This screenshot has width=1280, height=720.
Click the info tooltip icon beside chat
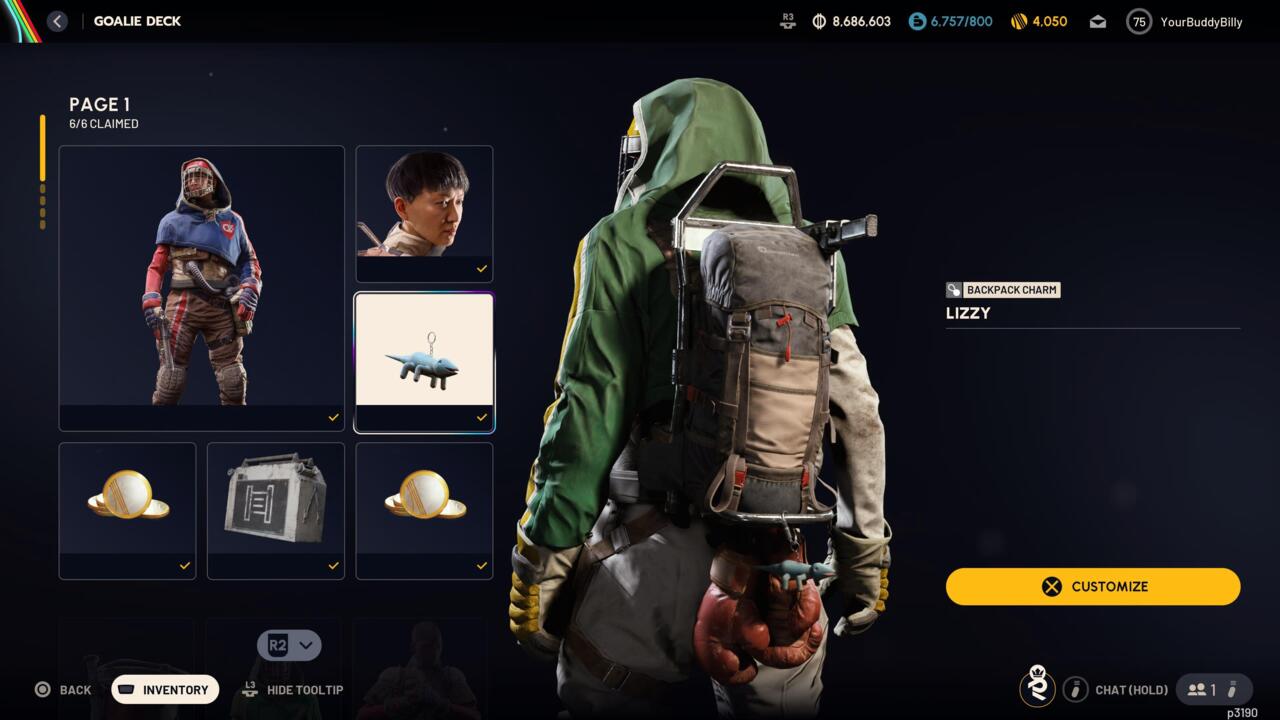tap(1076, 689)
